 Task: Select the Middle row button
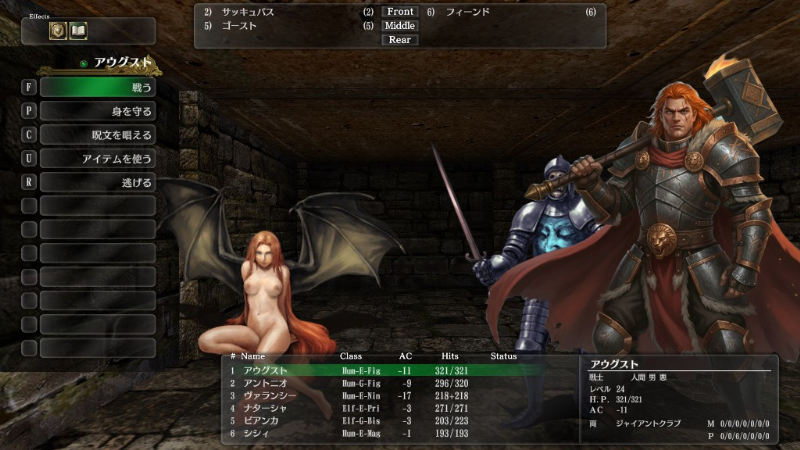400,26
